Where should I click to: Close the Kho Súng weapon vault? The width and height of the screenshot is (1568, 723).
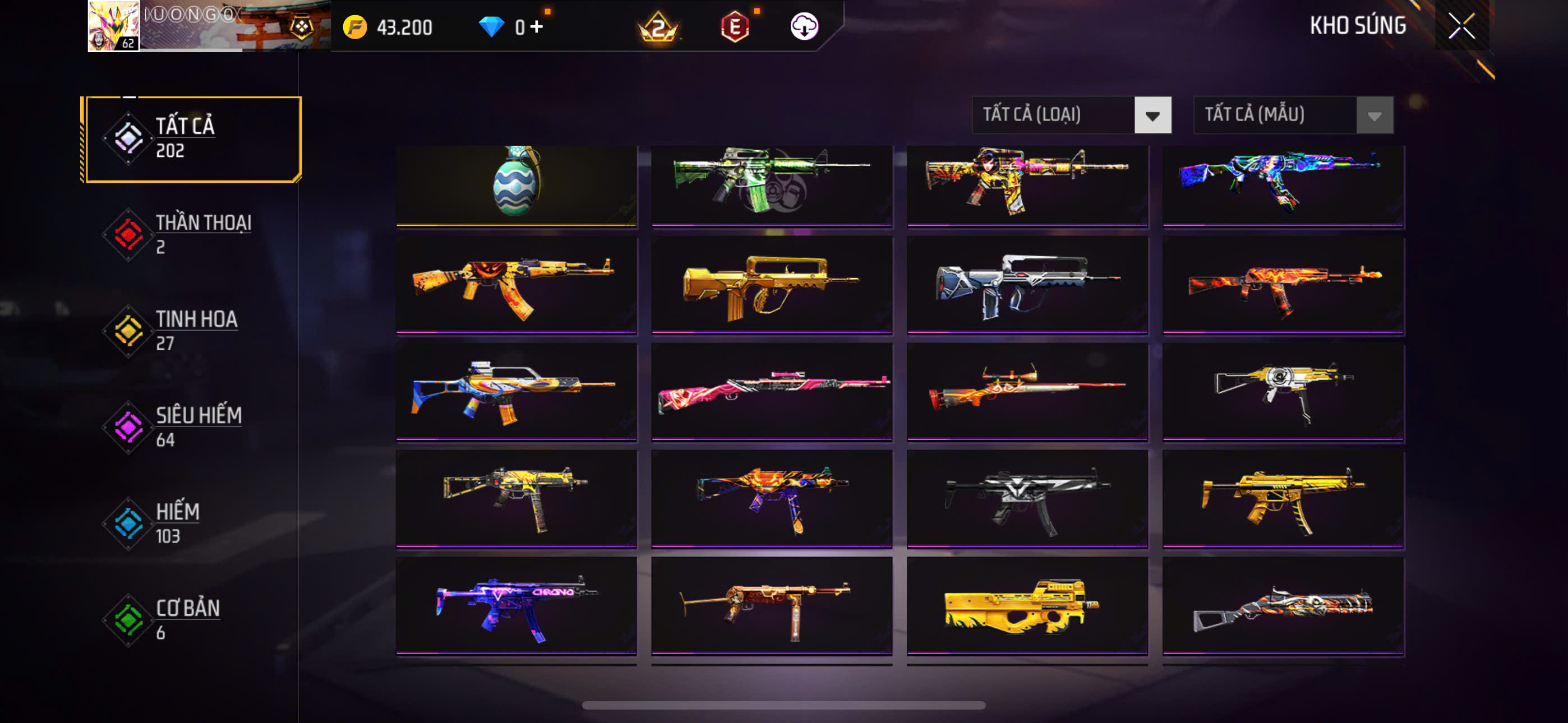coord(1461,26)
